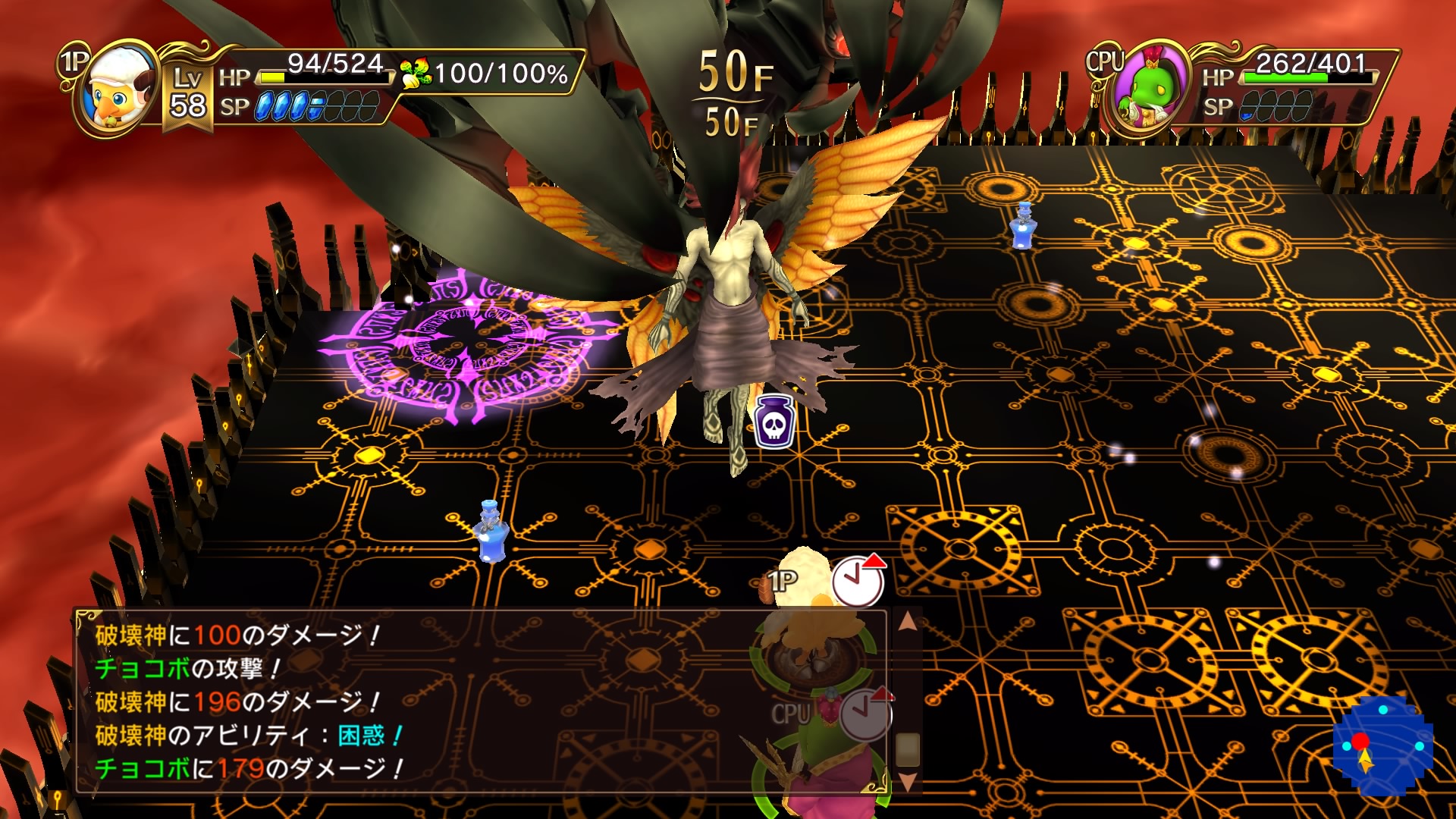Open the circular blue minimap

tap(1382, 746)
